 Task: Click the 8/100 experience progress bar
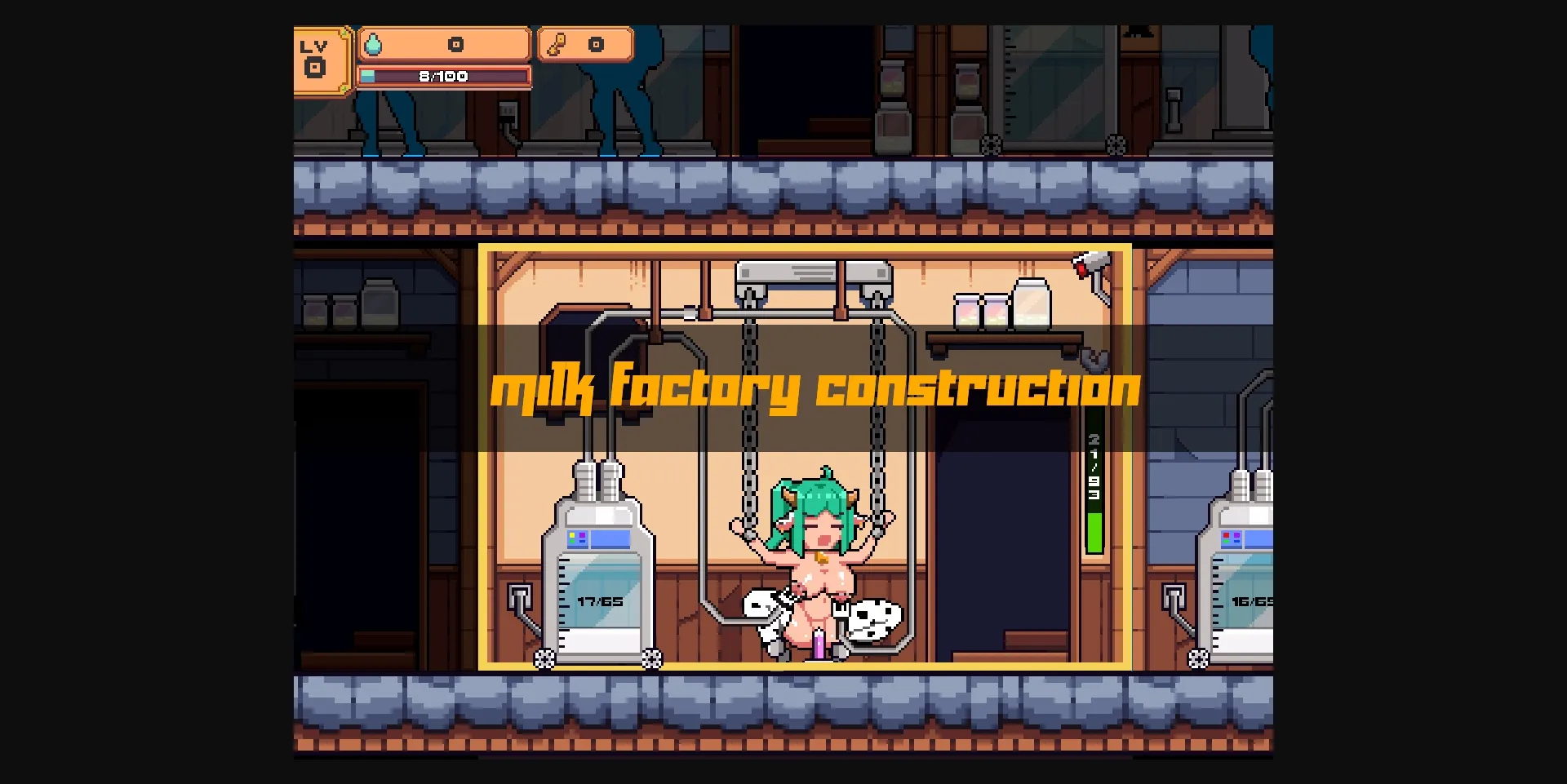pyautogui.click(x=445, y=76)
